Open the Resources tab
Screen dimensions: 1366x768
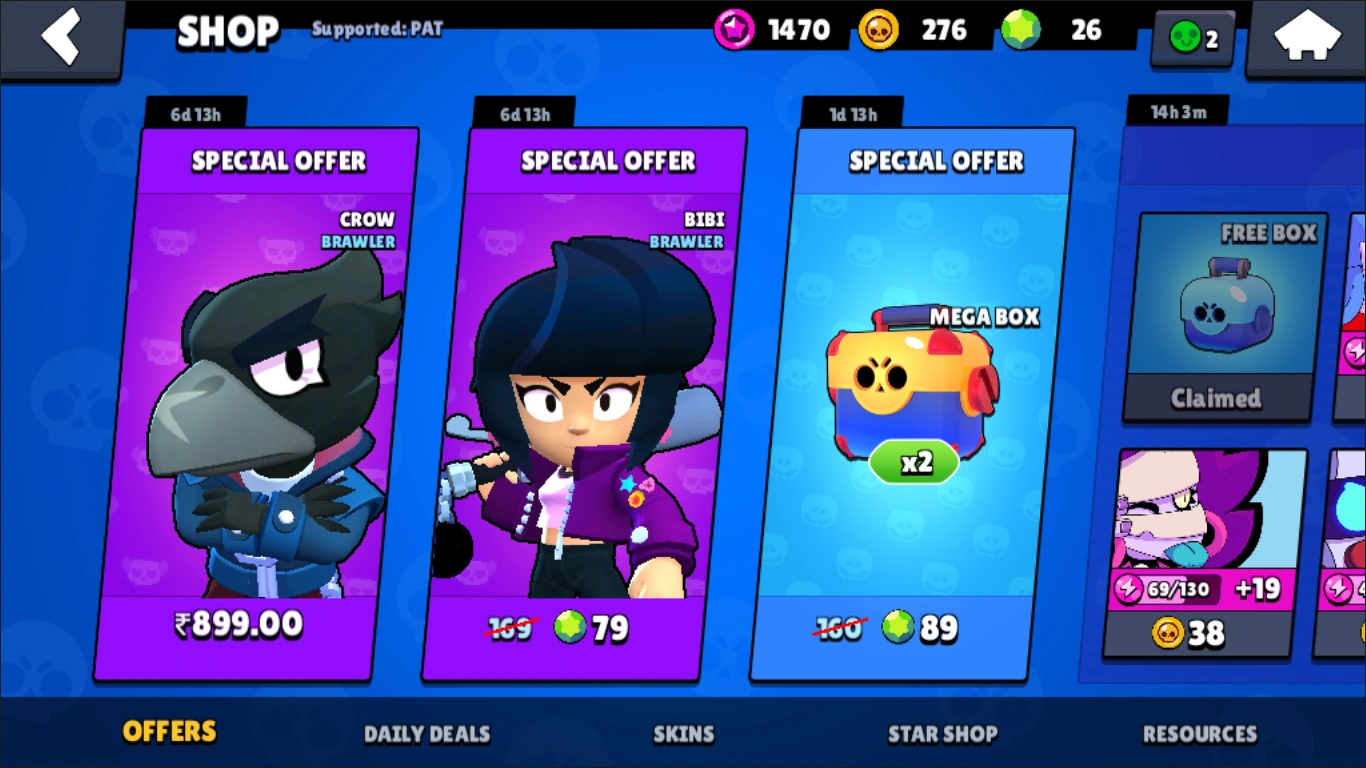tap(1199, 734)
